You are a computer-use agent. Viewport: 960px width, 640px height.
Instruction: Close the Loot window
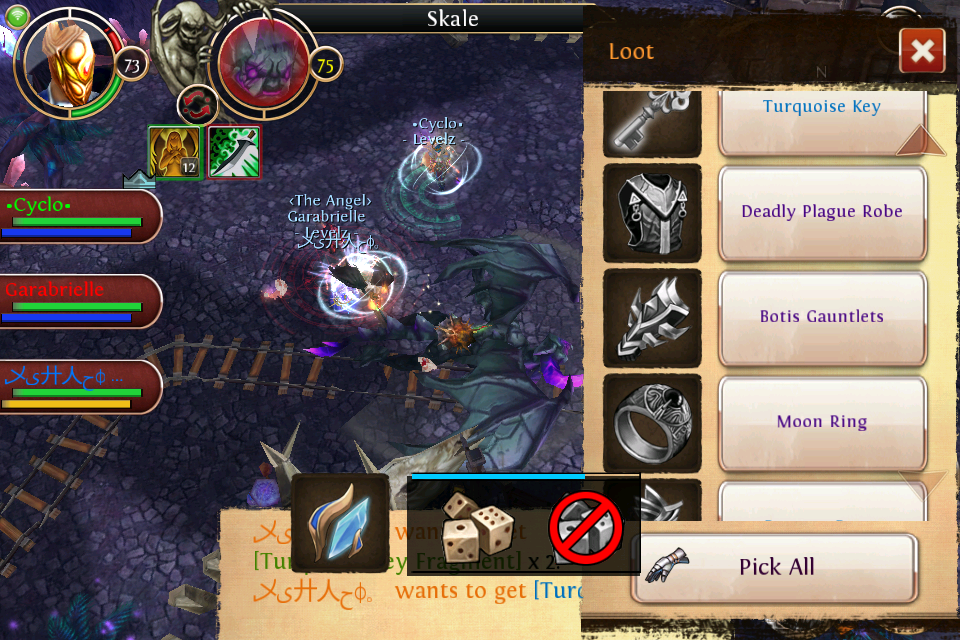[x=922, y=51]
